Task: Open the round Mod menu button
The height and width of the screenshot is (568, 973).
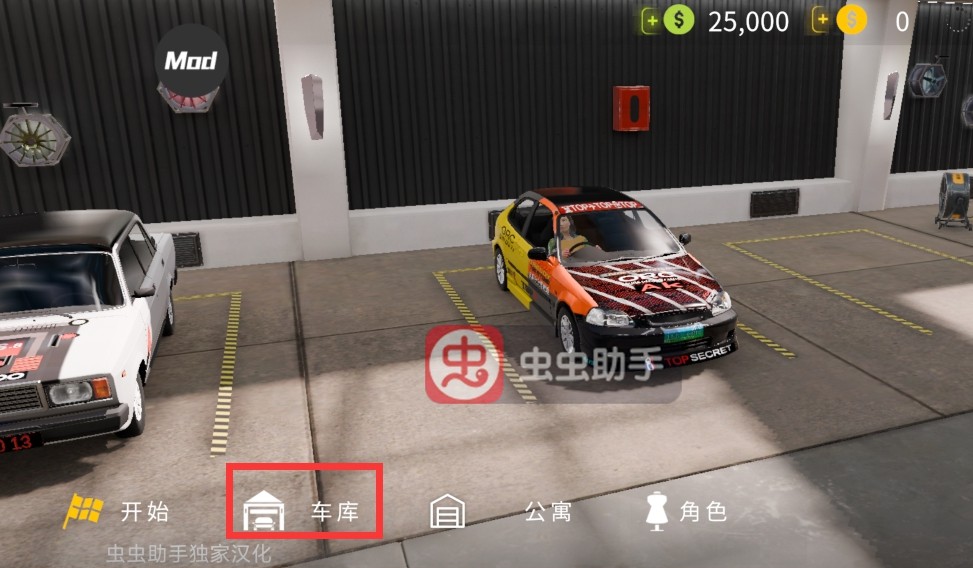Action: pos(191,61)
